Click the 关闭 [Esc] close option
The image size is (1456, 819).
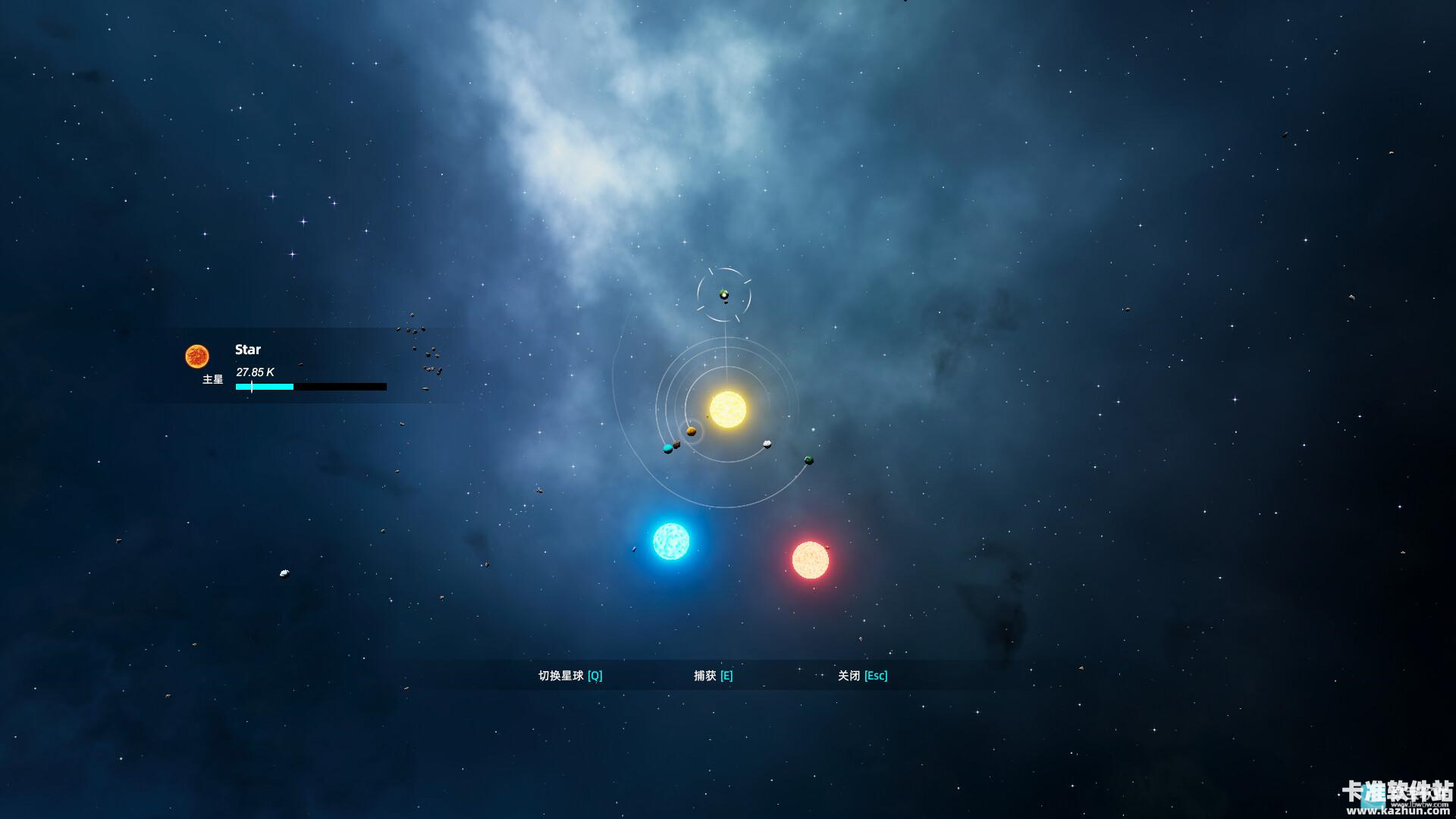pos(863,675)
